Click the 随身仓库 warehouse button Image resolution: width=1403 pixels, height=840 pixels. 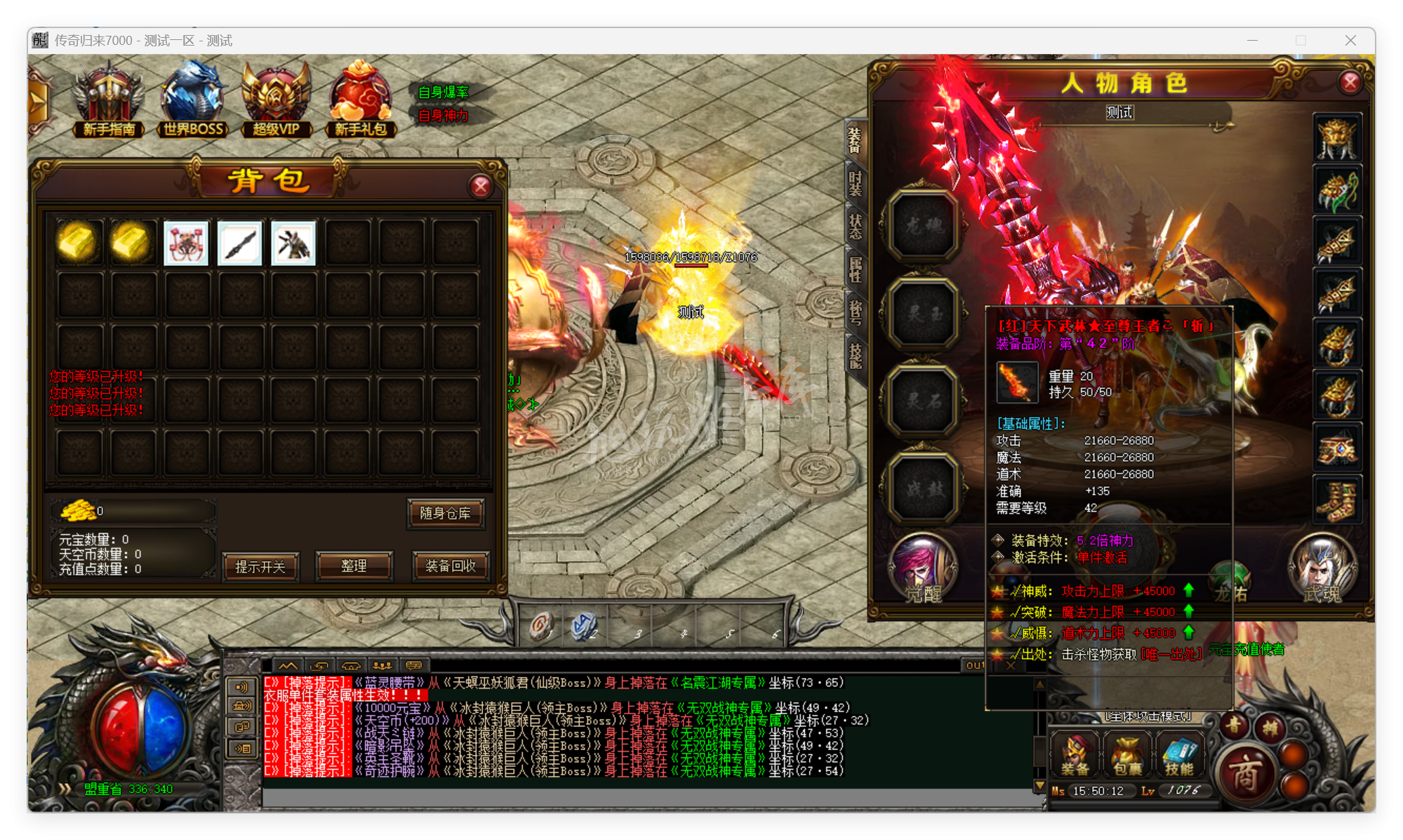coord(446,514)
